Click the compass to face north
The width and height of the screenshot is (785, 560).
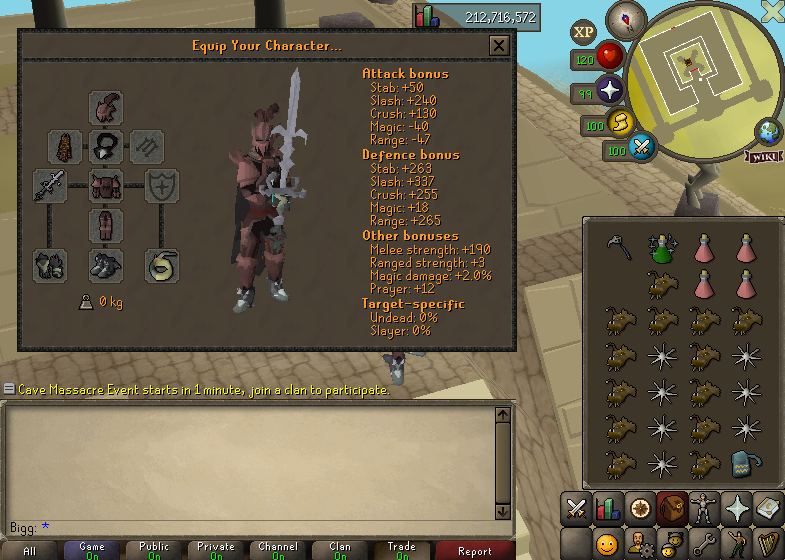627,16
